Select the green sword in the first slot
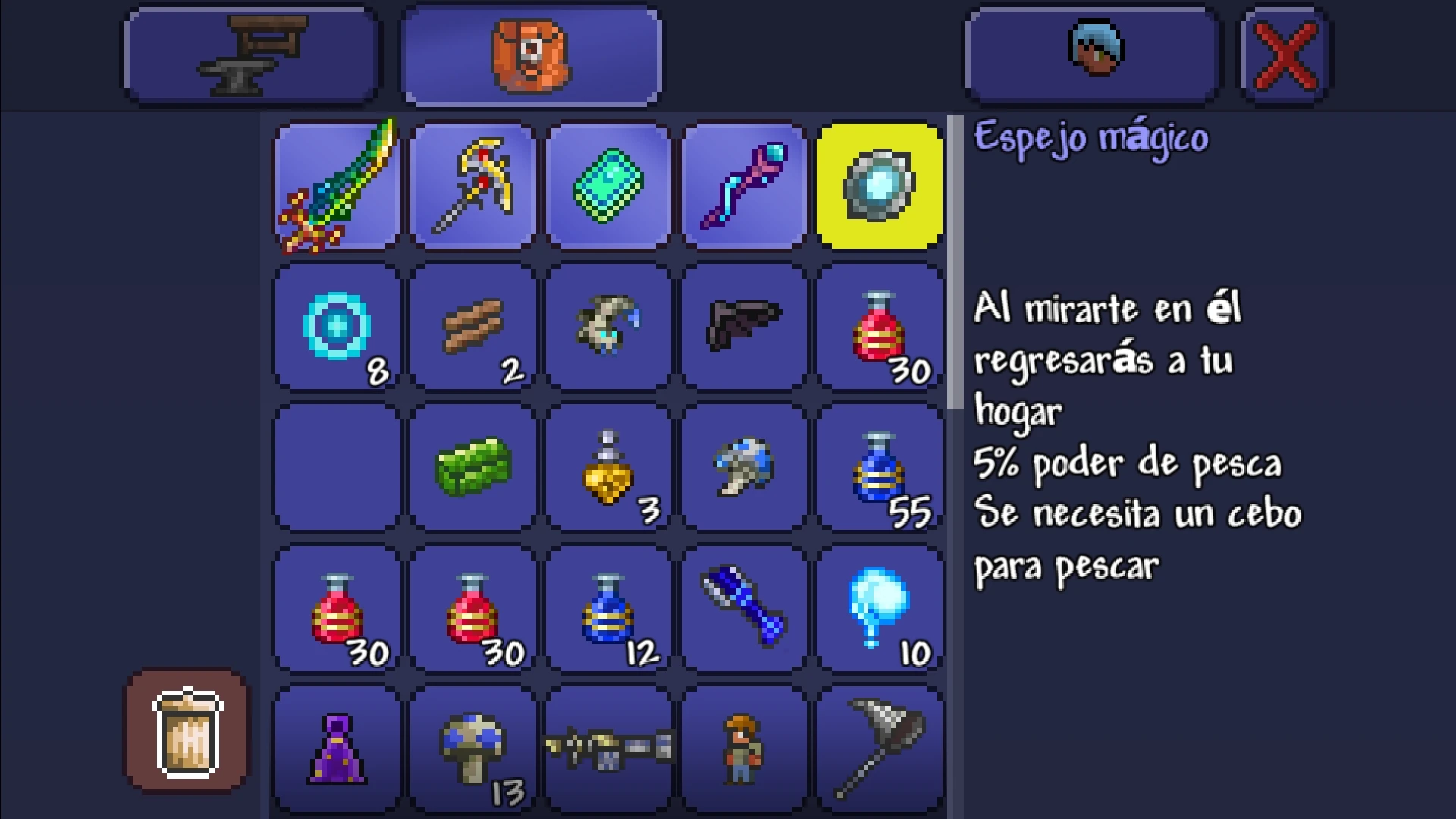 [x=336, y=186]
